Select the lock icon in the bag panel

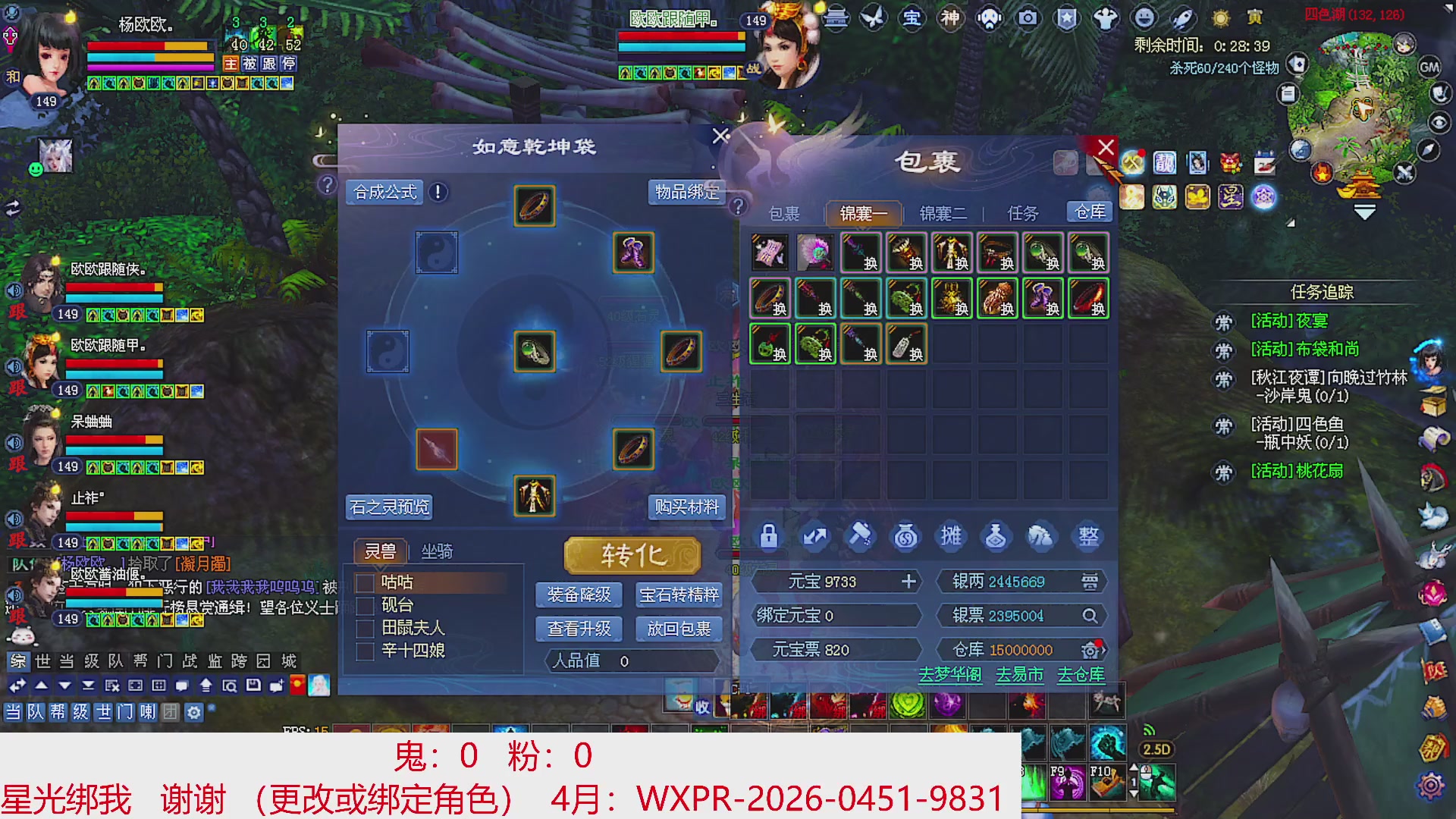[768, 536]
